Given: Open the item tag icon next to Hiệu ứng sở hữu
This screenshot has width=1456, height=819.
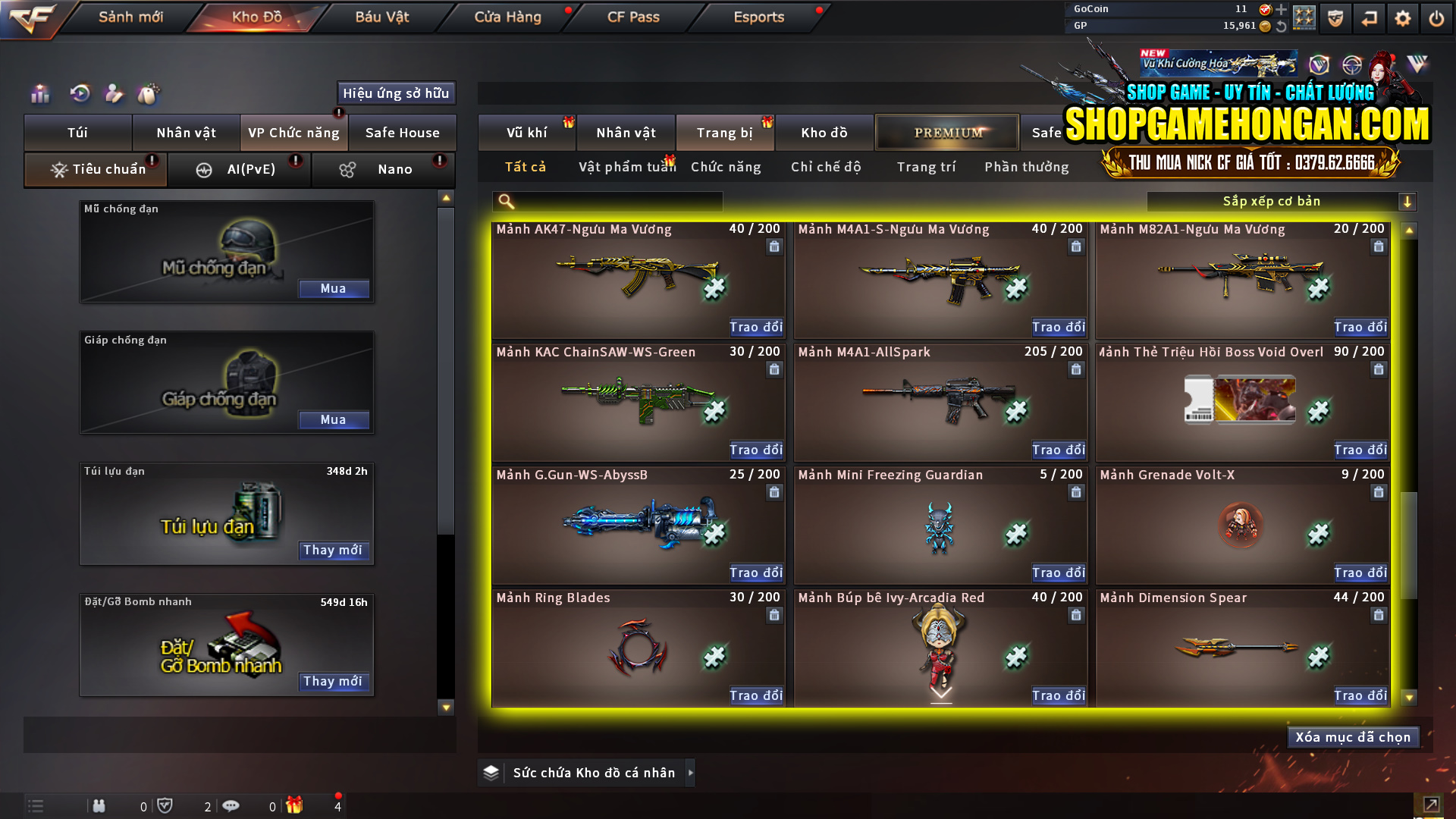Looking at the screenshot, I should (149, 94).
